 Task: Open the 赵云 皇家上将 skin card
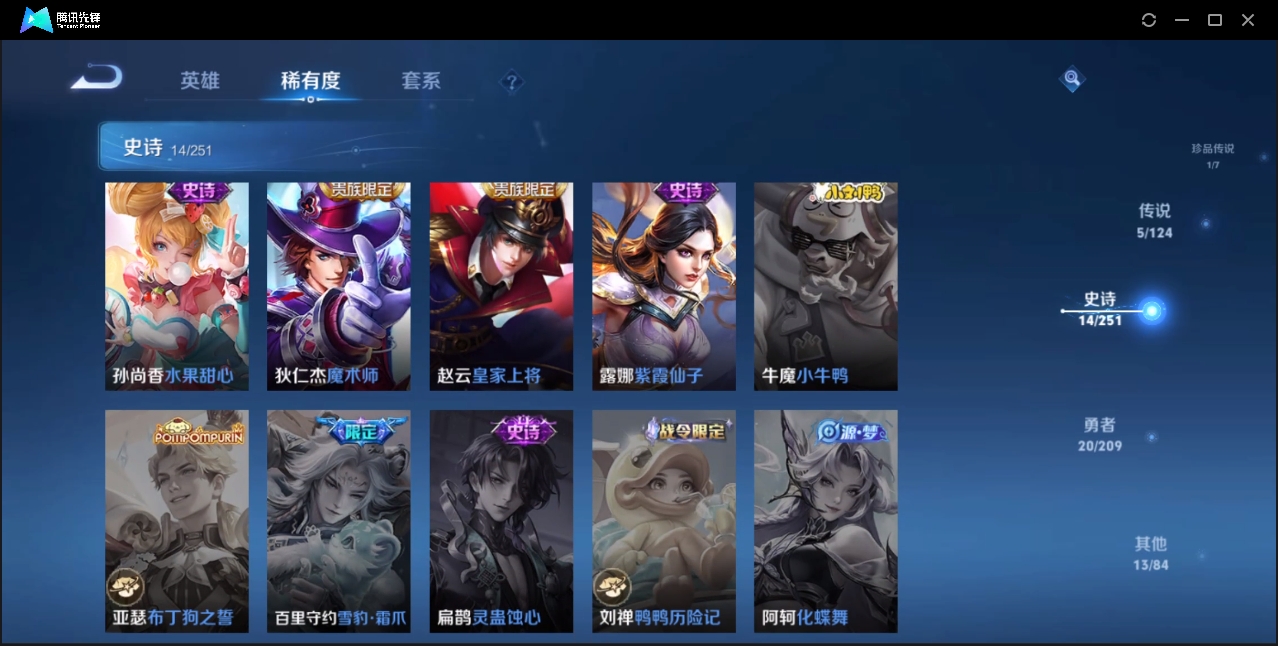pyautogui.click(x=501, y=286)
